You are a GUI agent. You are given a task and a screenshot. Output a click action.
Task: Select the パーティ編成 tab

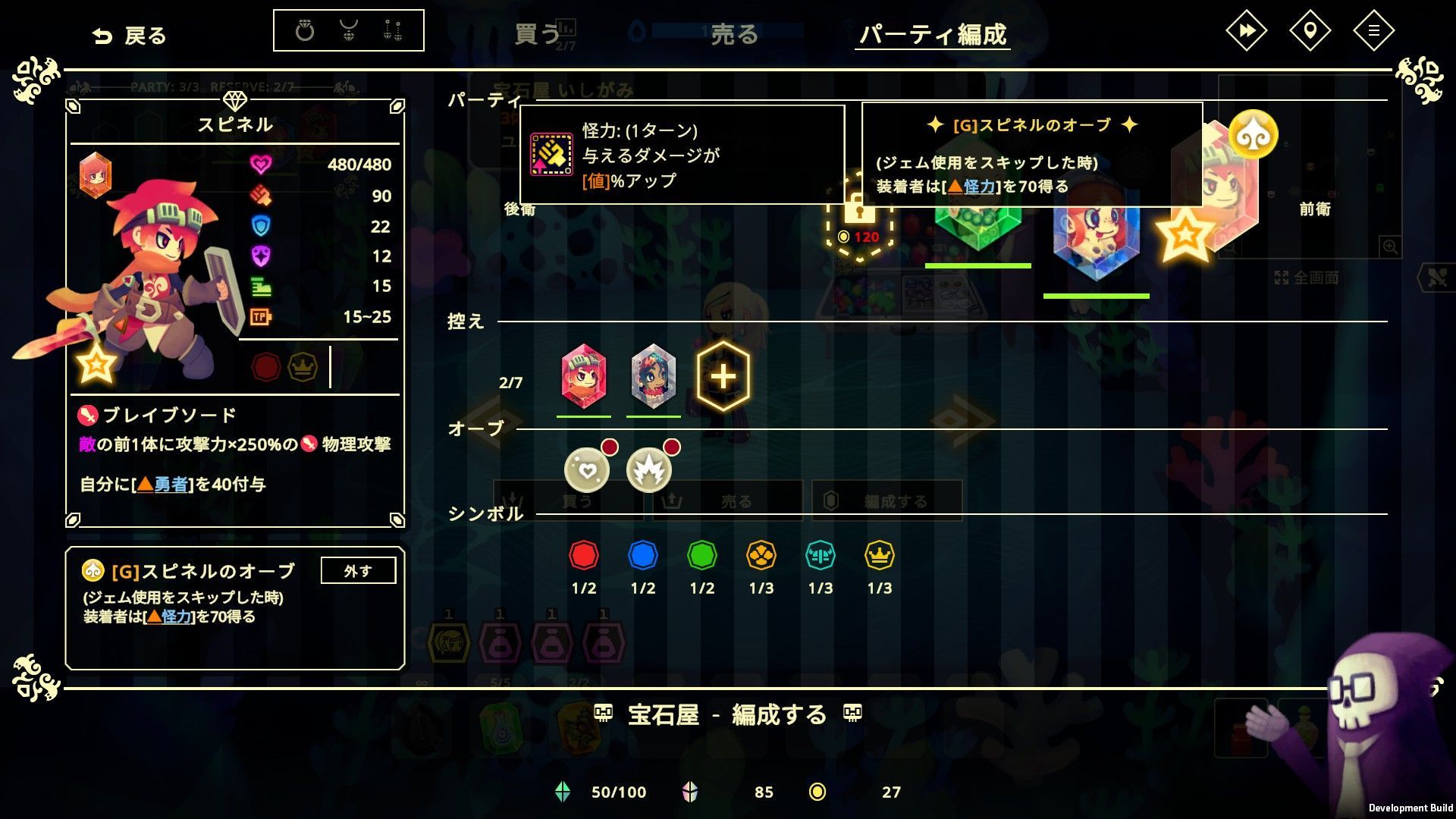point(933,34)
